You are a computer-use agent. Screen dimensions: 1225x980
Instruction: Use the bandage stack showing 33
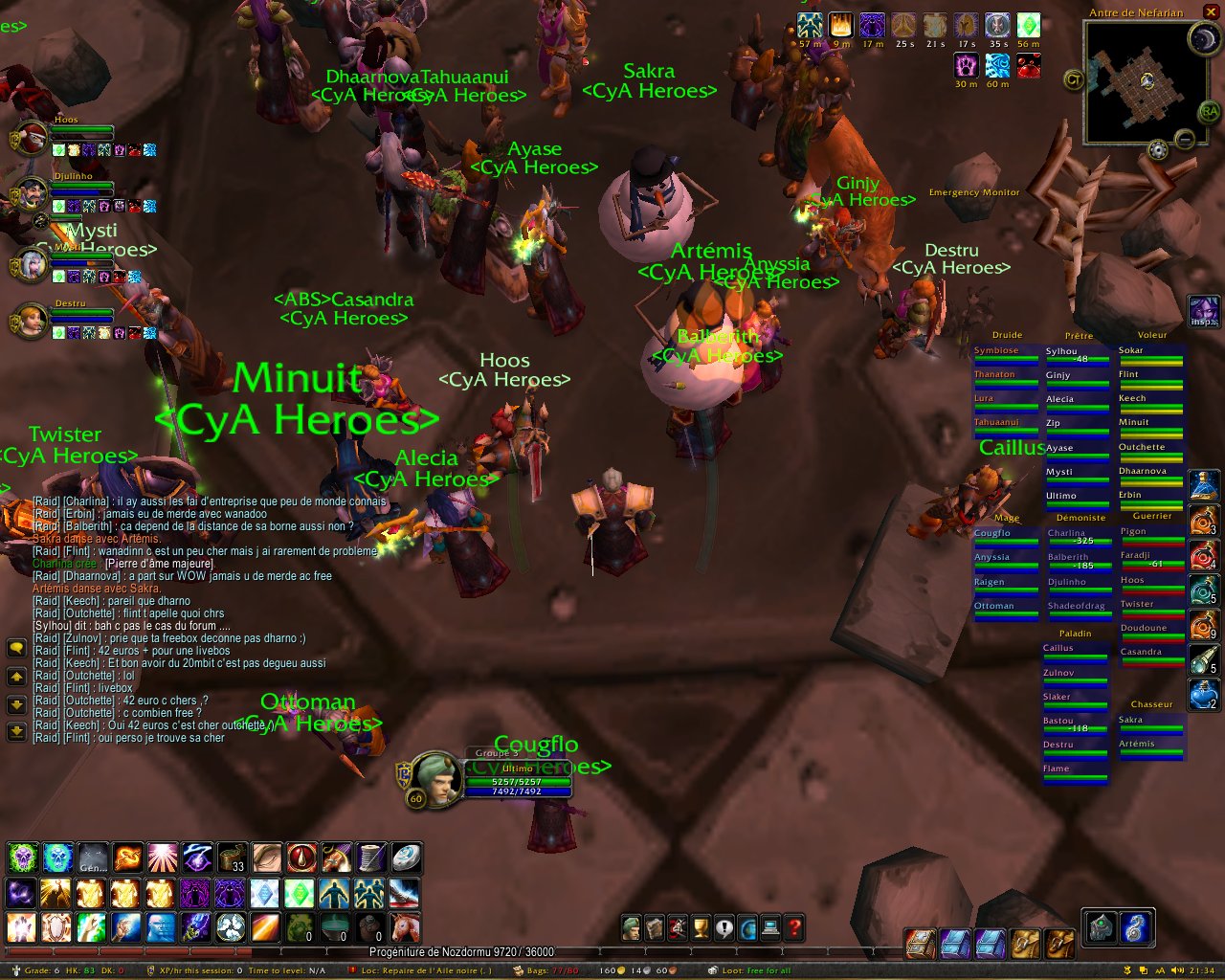232,857
